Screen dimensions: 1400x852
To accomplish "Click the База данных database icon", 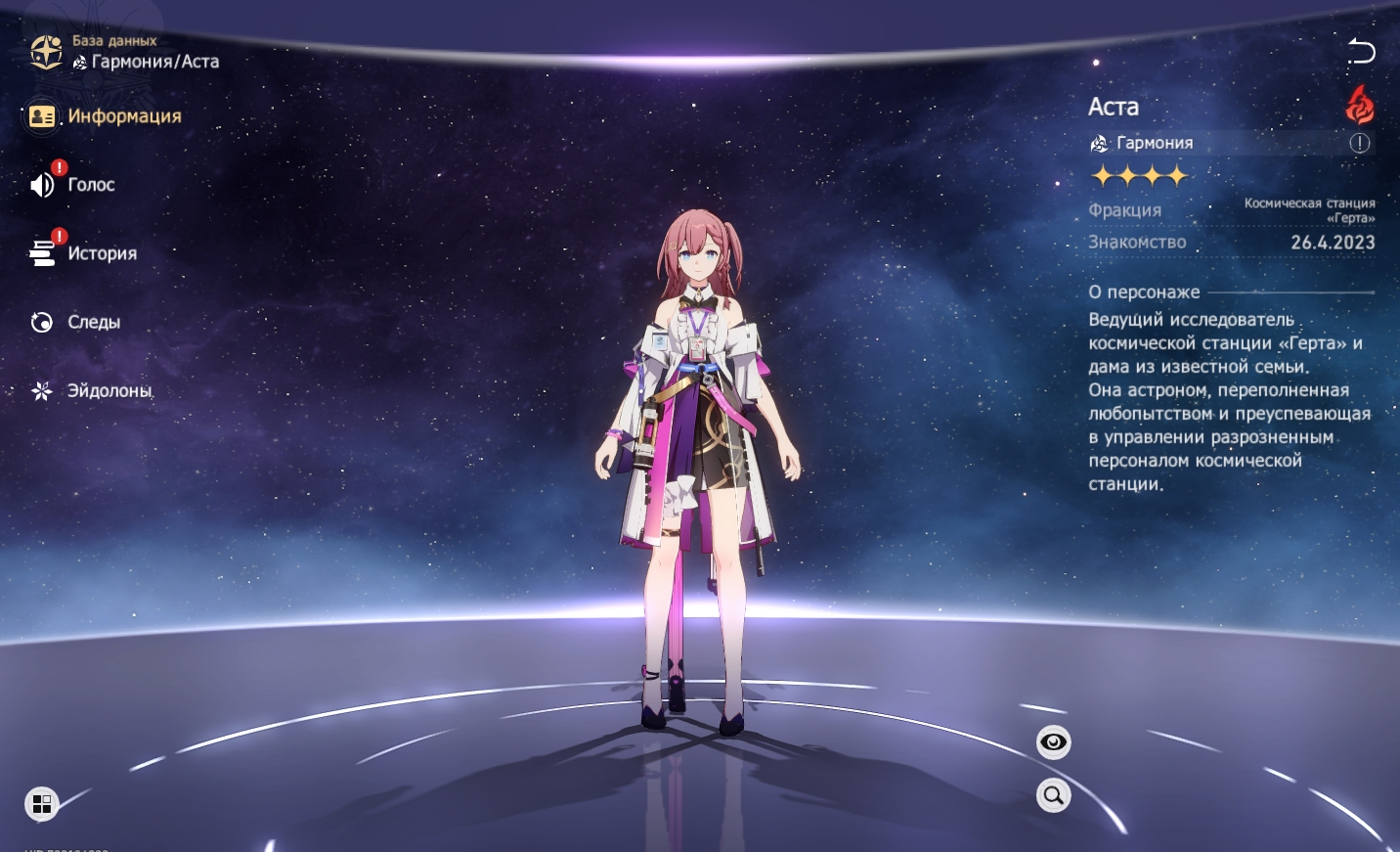I will 46,52.
